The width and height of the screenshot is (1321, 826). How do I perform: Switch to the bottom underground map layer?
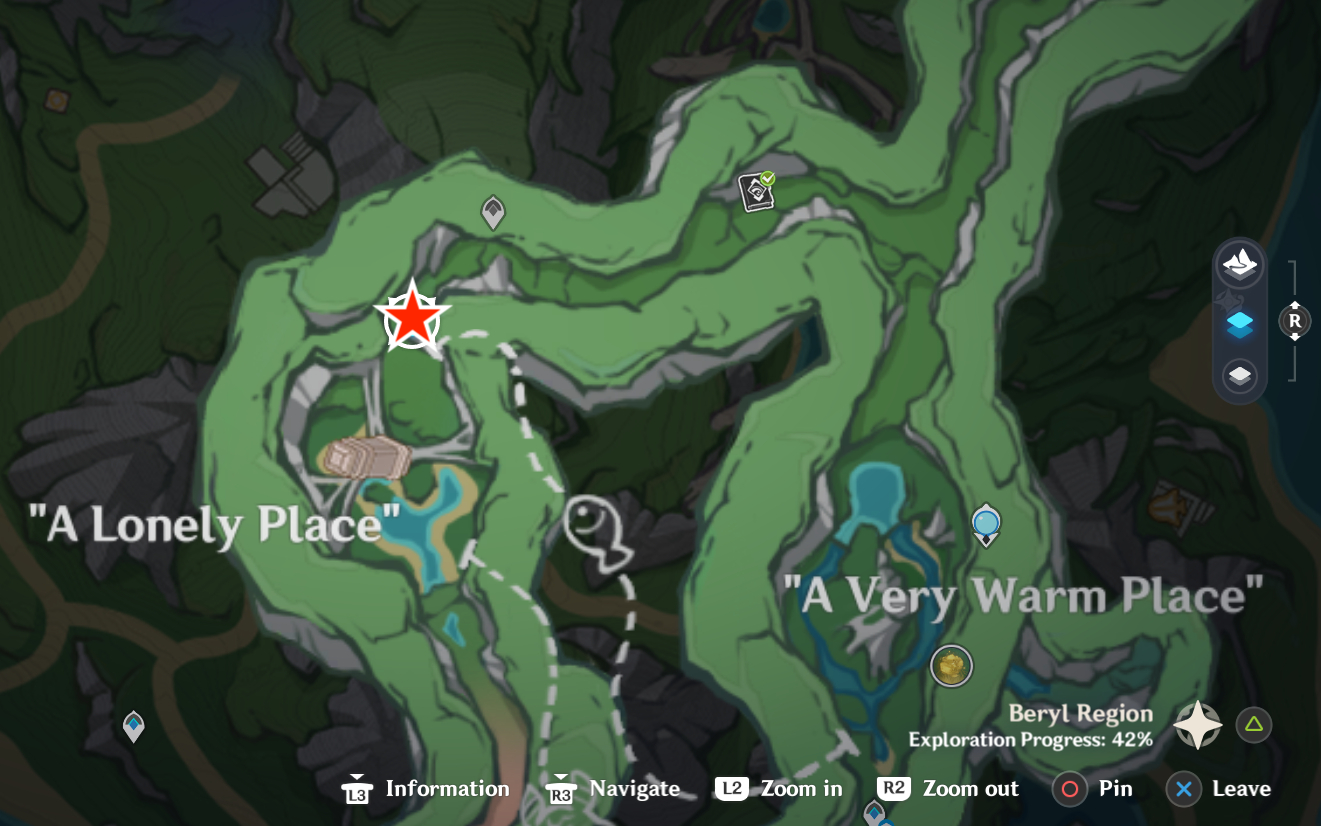1240,377
